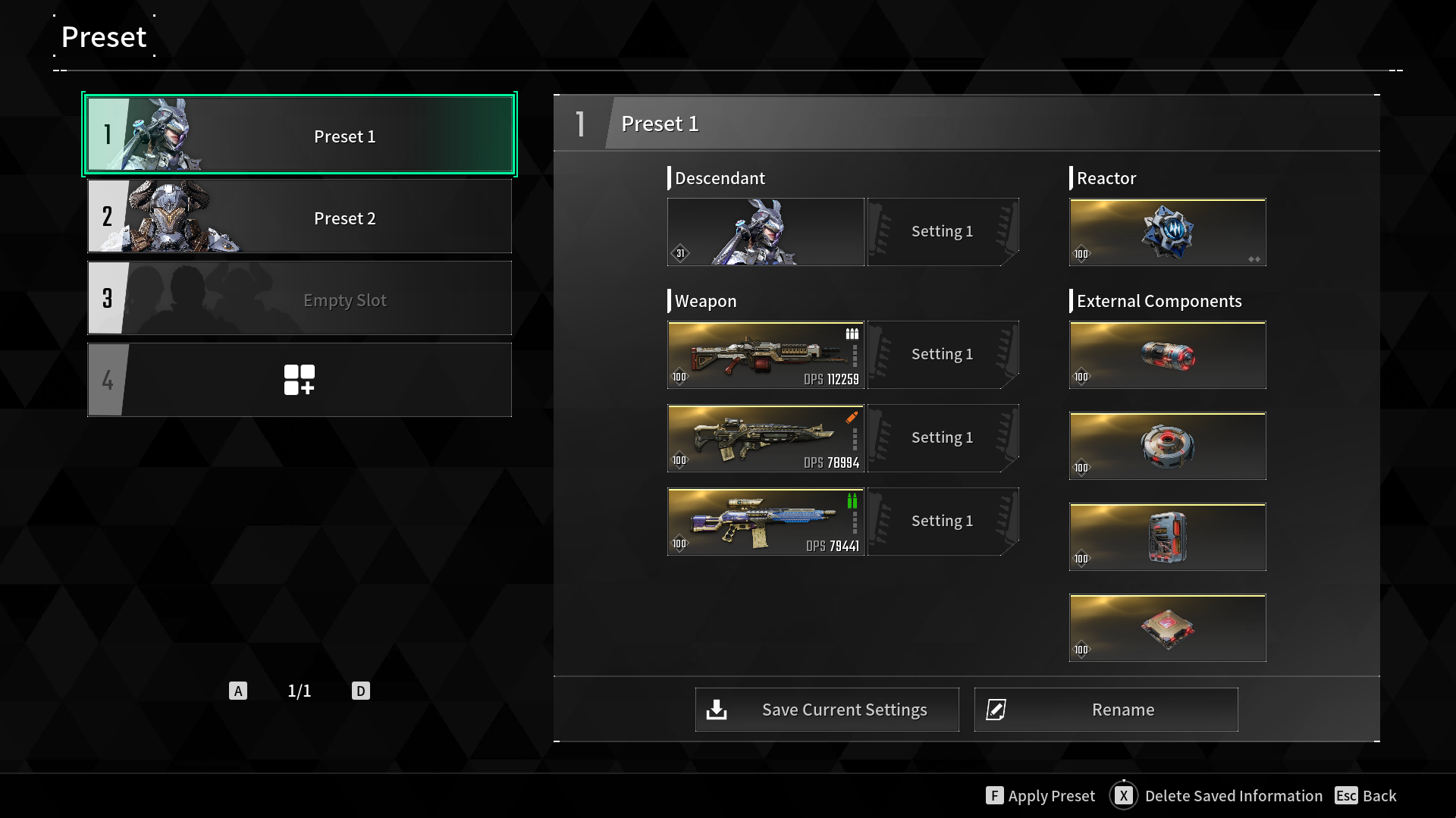The width and height of the screenshot is (1456, 818).
Task: Switch to Preset 2
Action: point(300,217)
